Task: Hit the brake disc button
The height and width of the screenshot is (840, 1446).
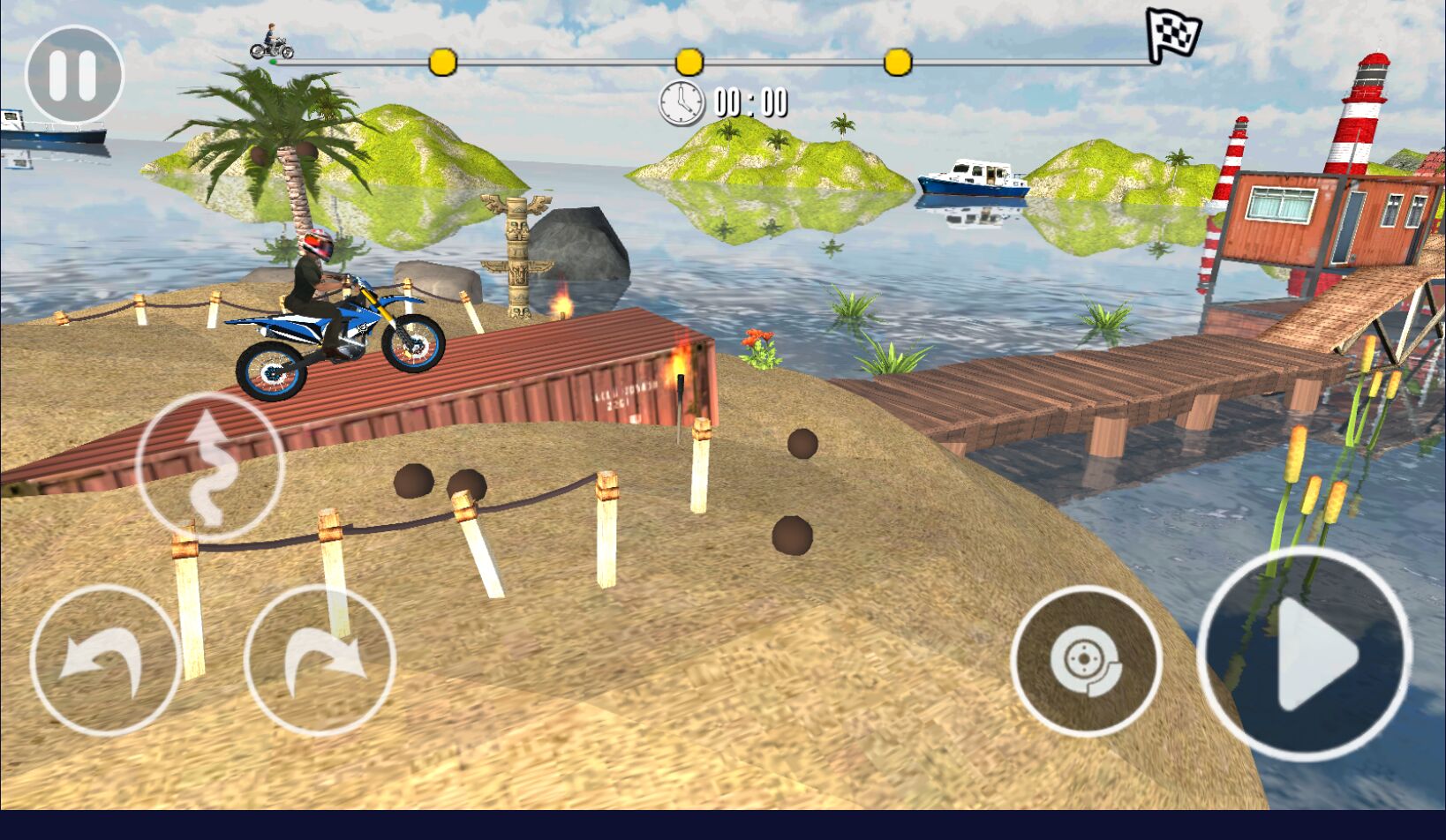Action: coord(1086,661)
